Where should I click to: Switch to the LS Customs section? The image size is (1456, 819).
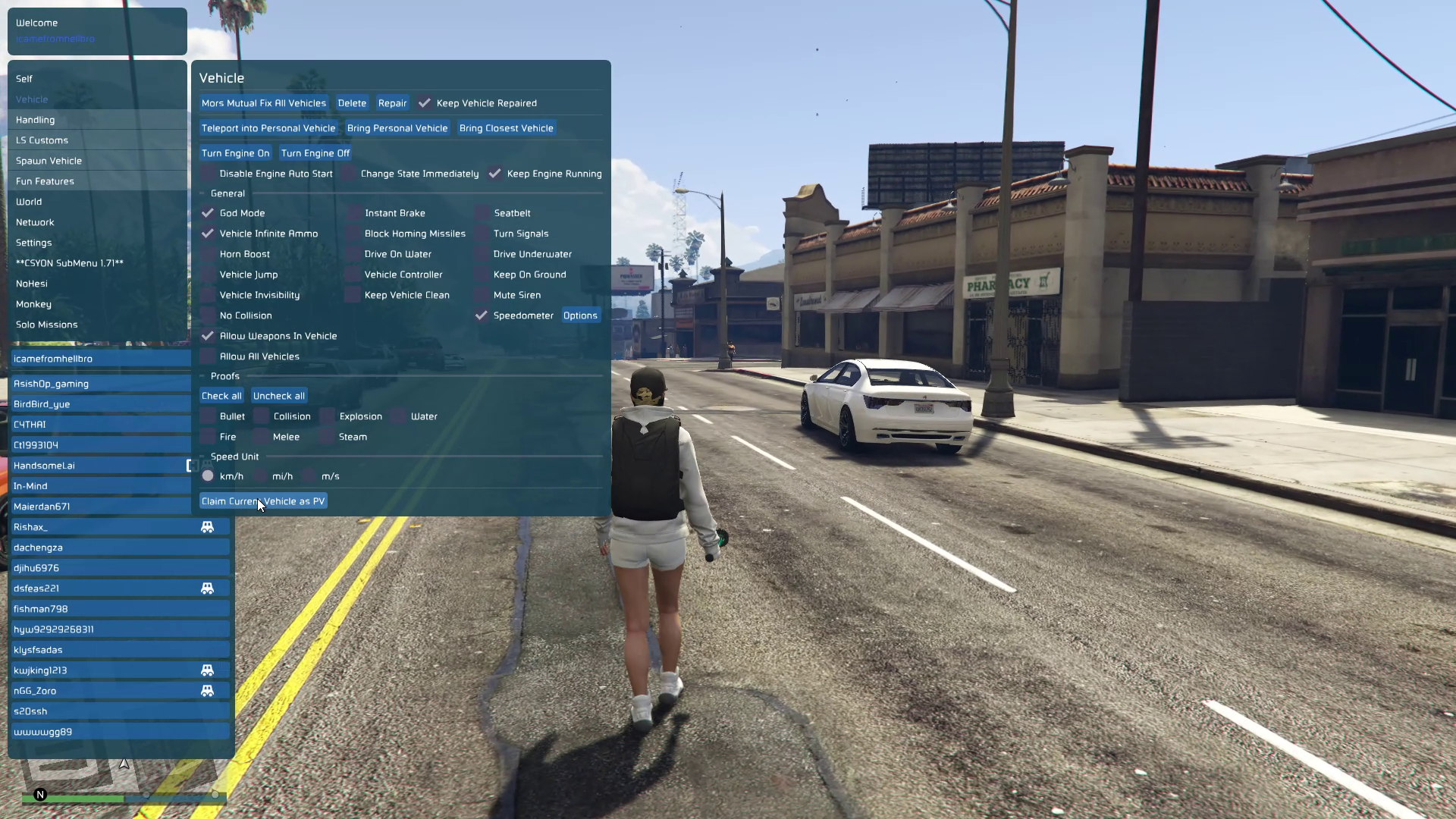tap(42, 140)
